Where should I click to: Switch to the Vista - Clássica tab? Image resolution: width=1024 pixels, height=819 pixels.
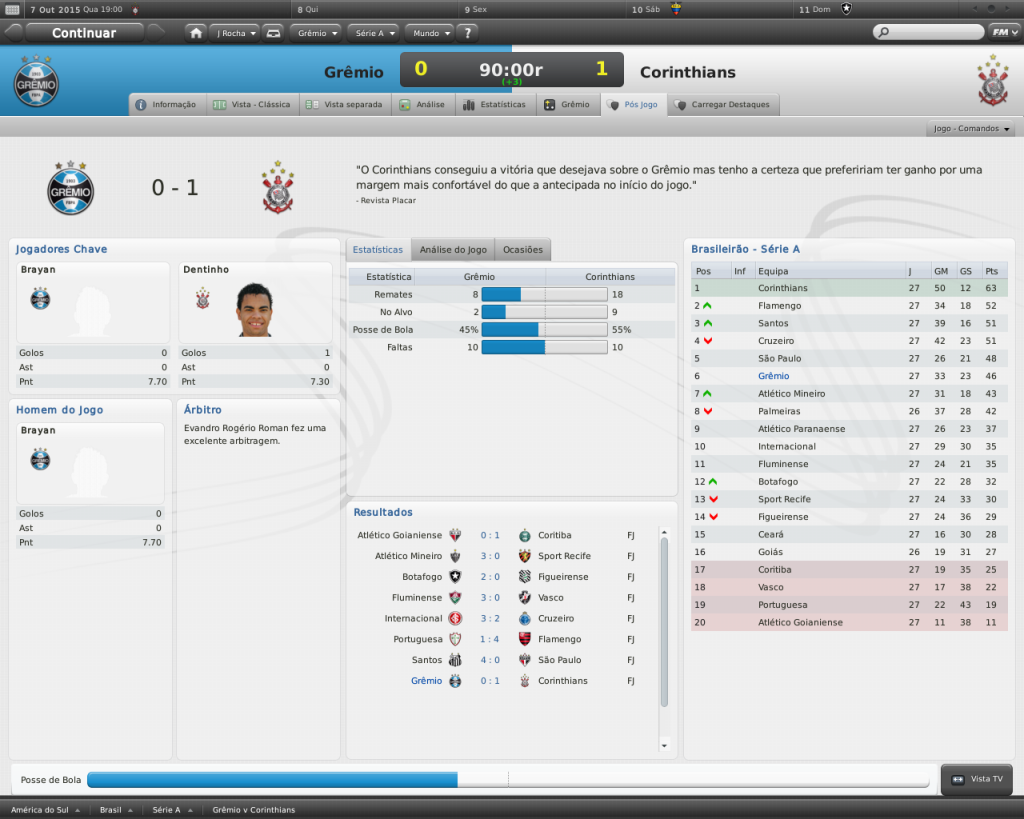(x=253, y=104)
